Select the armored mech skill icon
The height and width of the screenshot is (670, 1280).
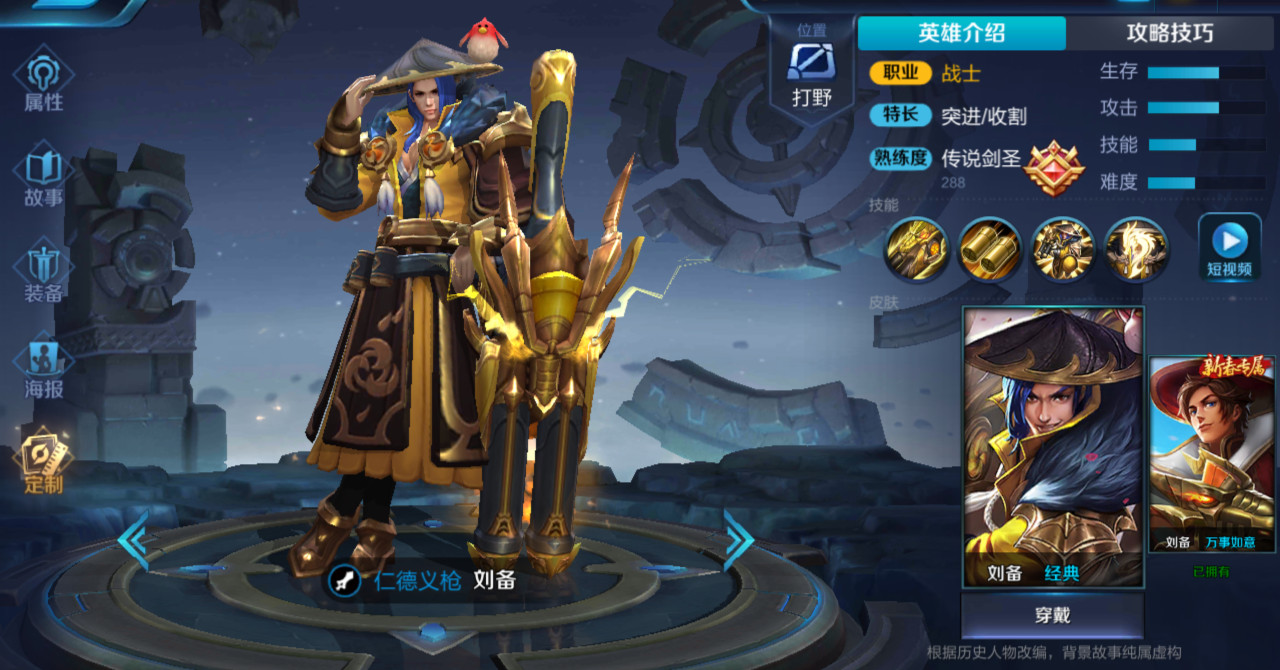tap(1063, 250)
